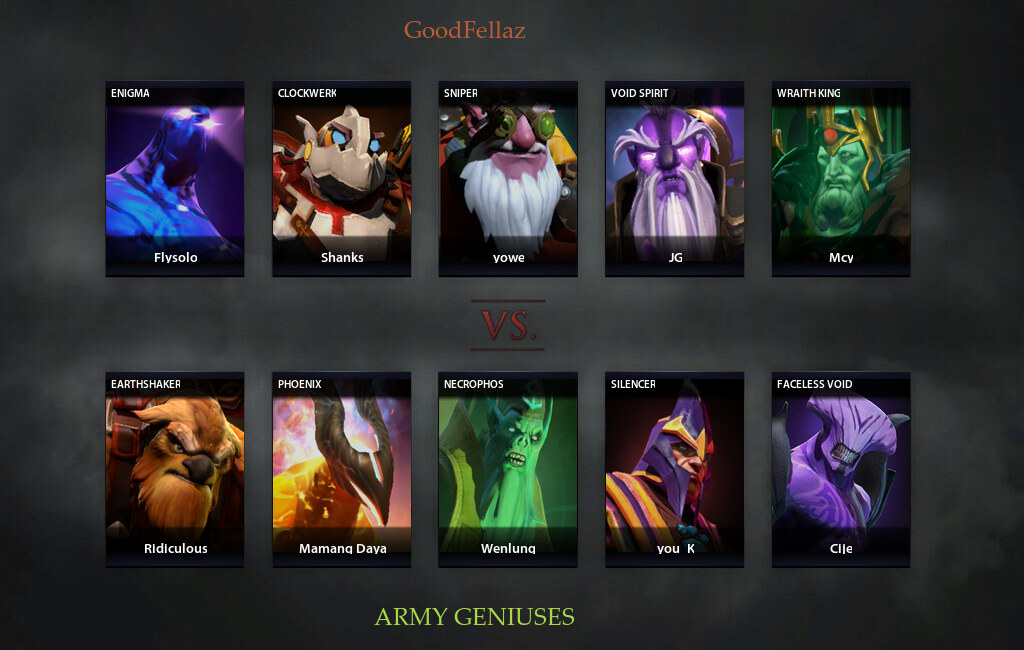Select the Phoenix hero portrait

341,469
